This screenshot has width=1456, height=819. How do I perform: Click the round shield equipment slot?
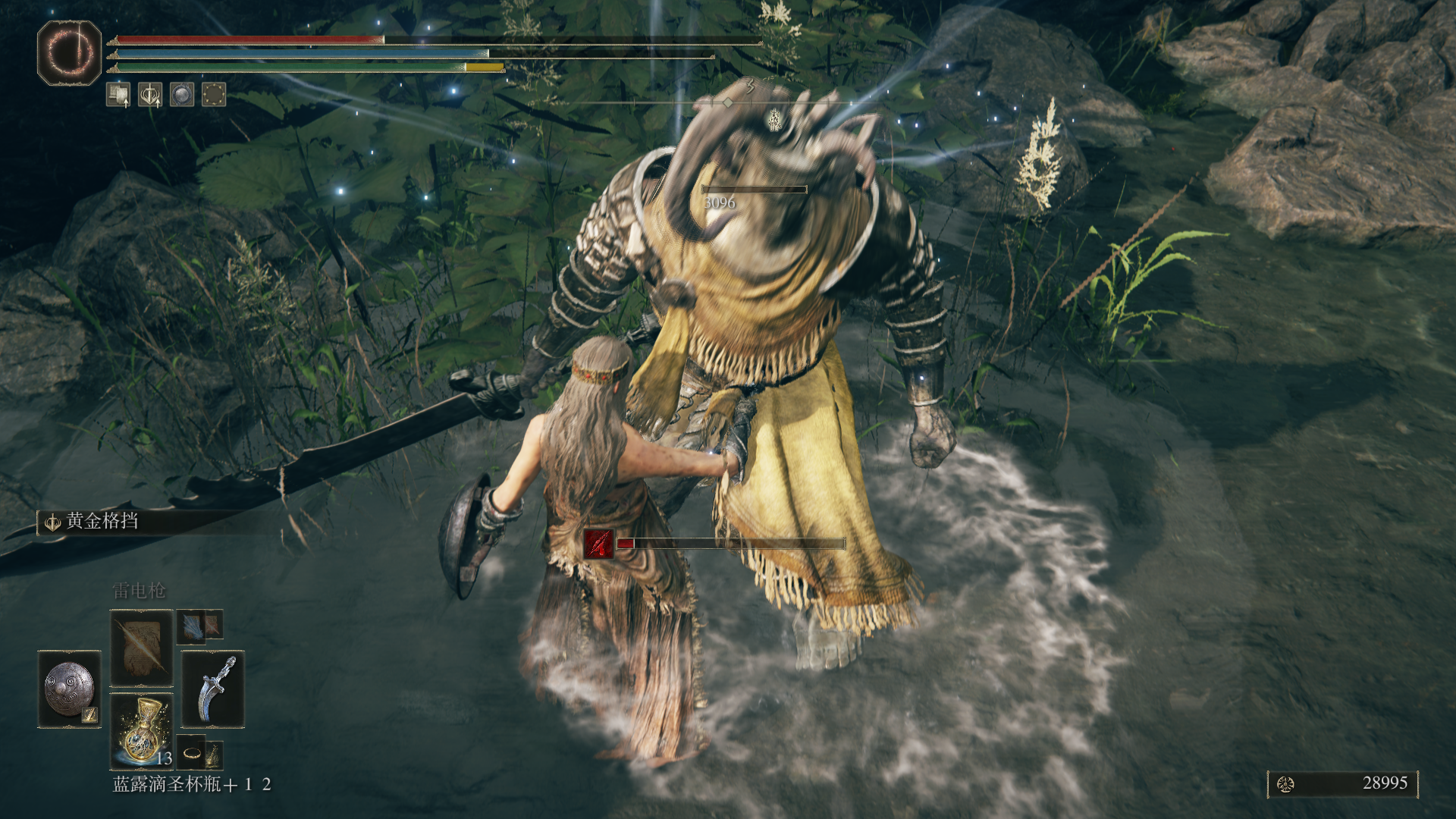click(x=69, y=689)
